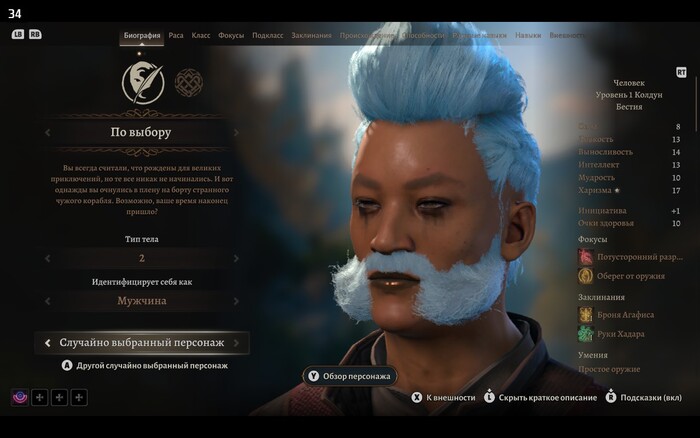Click right arrow next to По выбору
The image size is (700, 438).
tap(236, 132)
